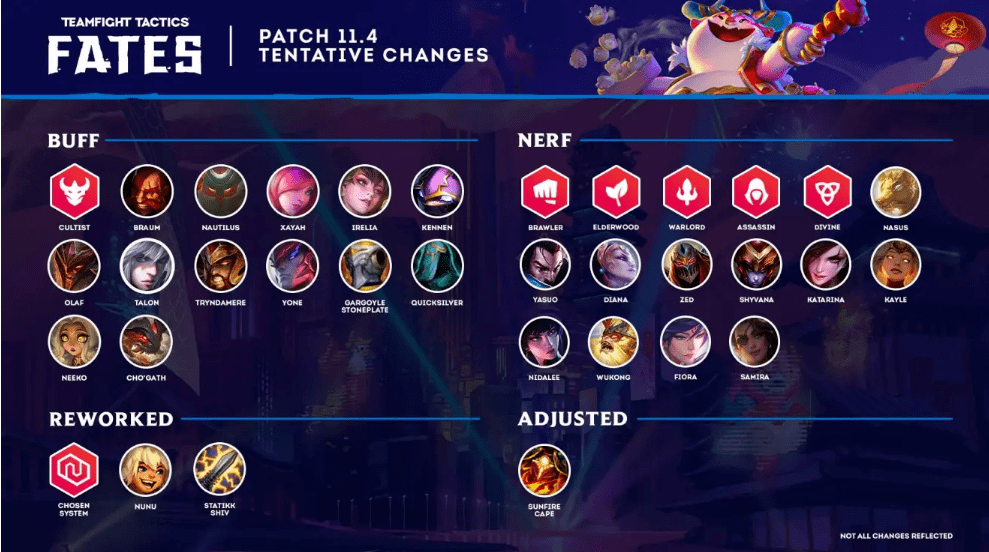Pick the Quicksilver item icon
This screenshot has height=552, width=989.
tap(437, 266)
